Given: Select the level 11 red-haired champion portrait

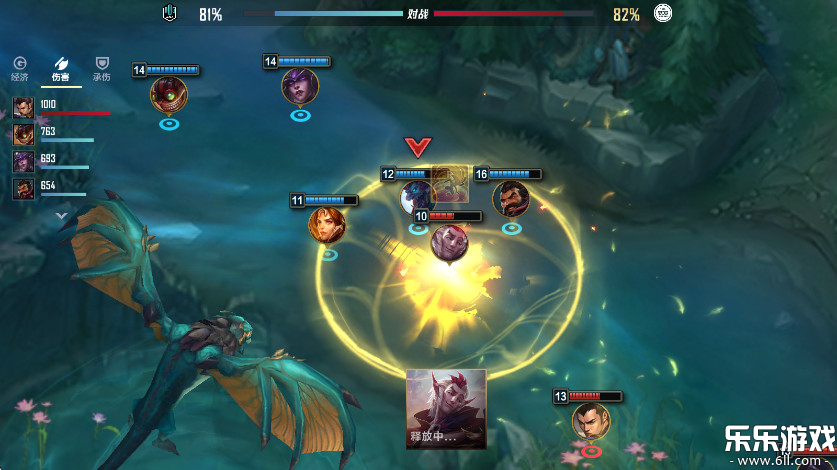Looking at the screenshot, I should 327,224.
